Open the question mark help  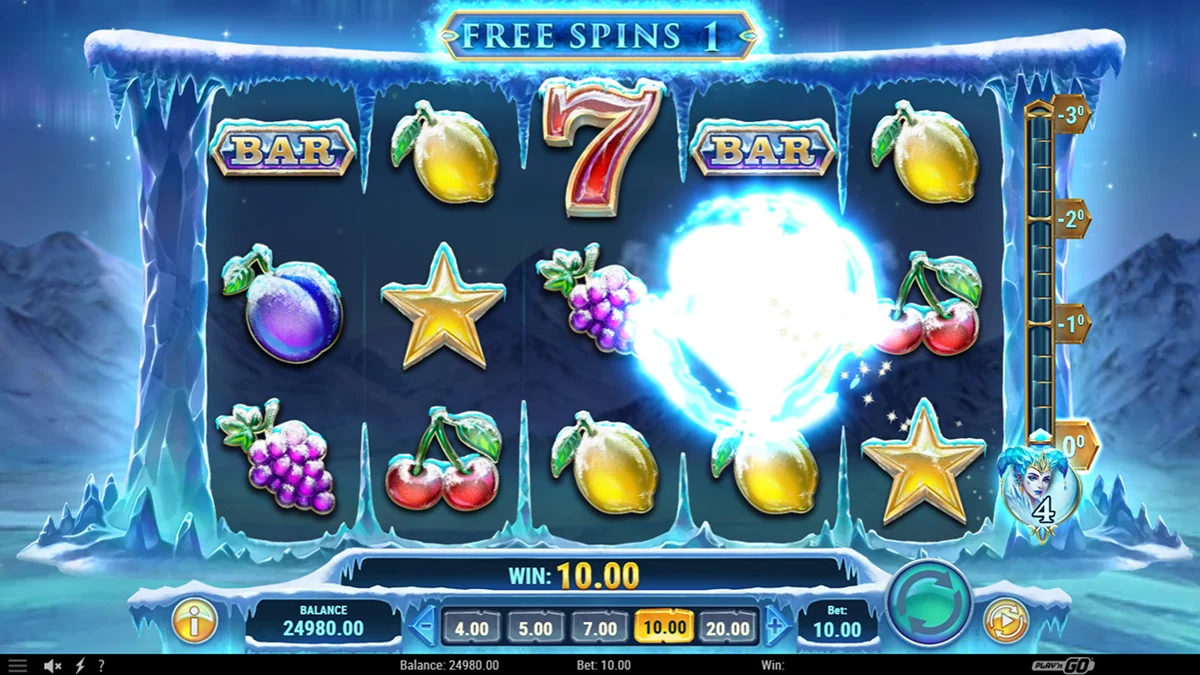coord(100,665)
